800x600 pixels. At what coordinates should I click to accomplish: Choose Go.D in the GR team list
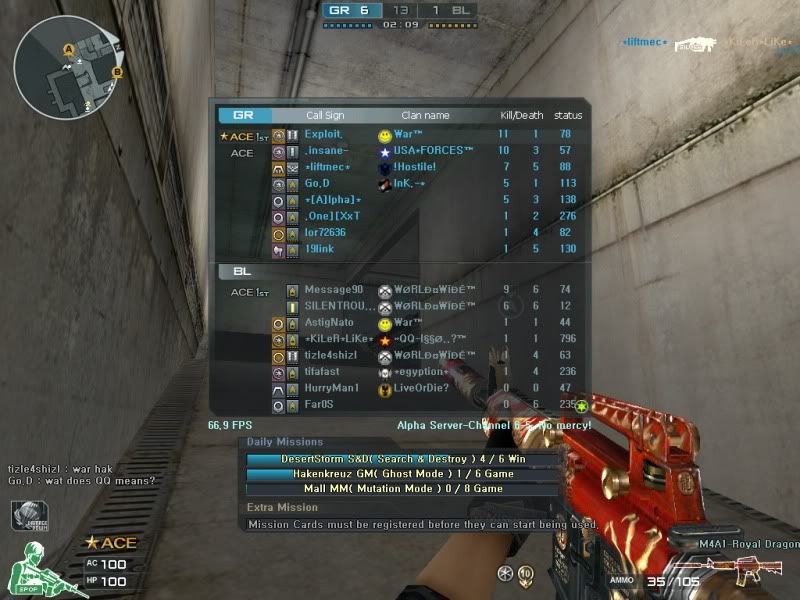coord(317,183)
